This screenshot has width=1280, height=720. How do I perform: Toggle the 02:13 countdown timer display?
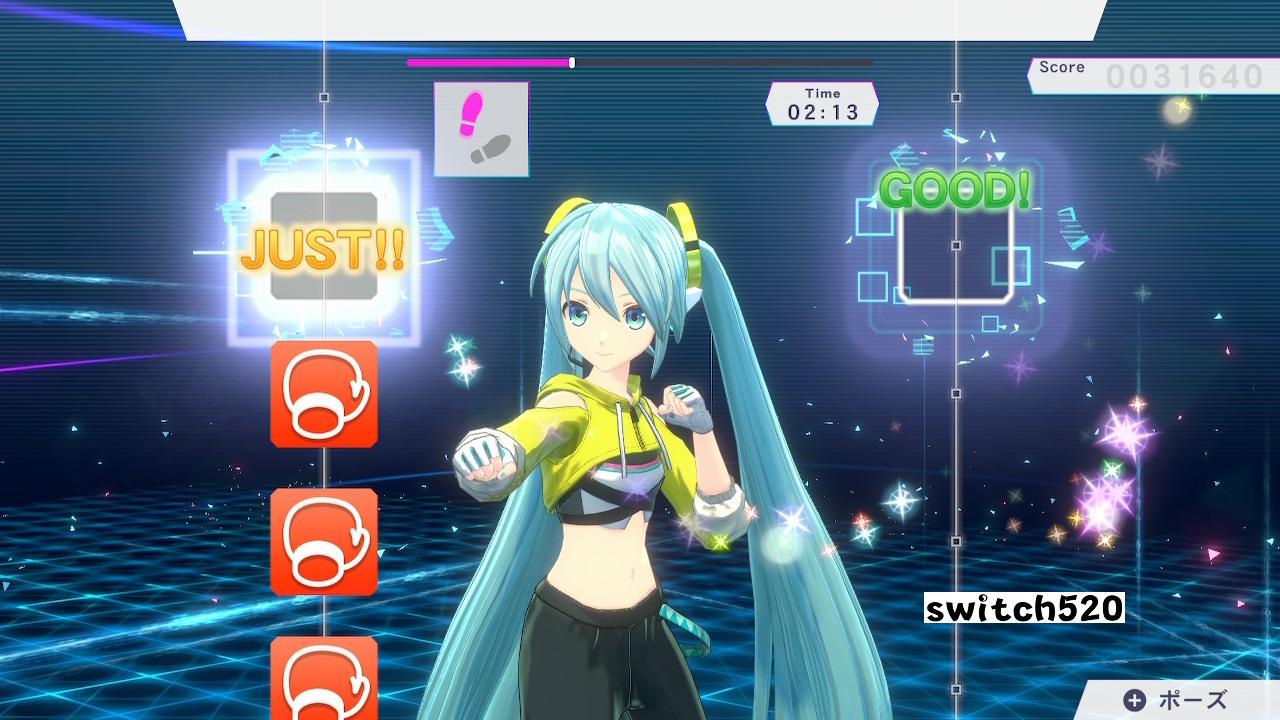coord(823,110)
